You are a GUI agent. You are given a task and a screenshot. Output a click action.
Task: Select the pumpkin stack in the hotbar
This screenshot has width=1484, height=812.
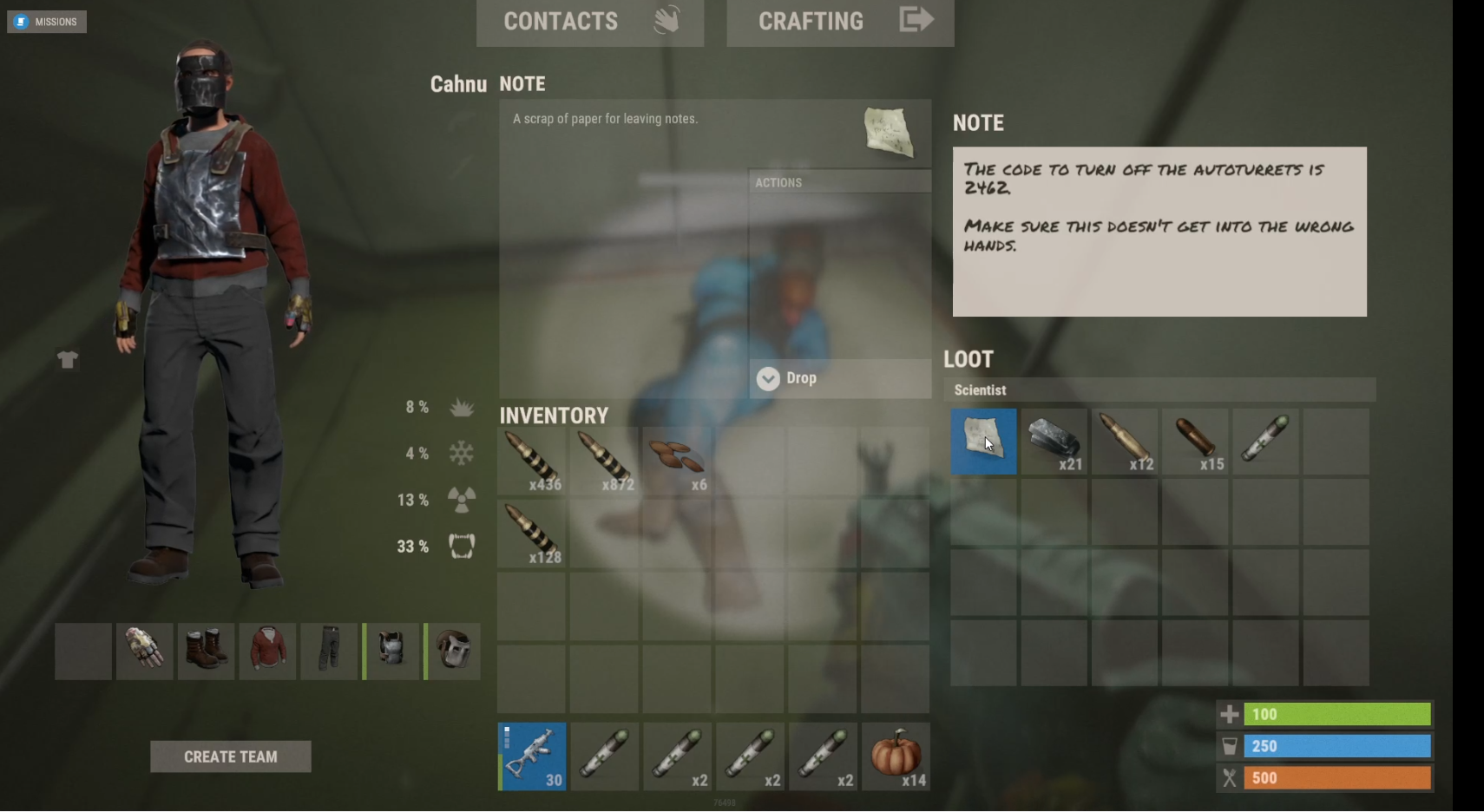pos(896,756)
